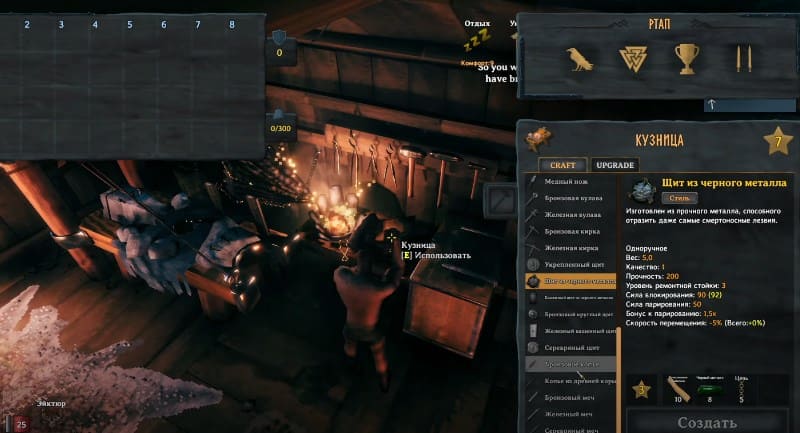This screenshot has height=433, width=800.
Task: Choose the Бронзовая булава recipe
Action: (574, 198)
